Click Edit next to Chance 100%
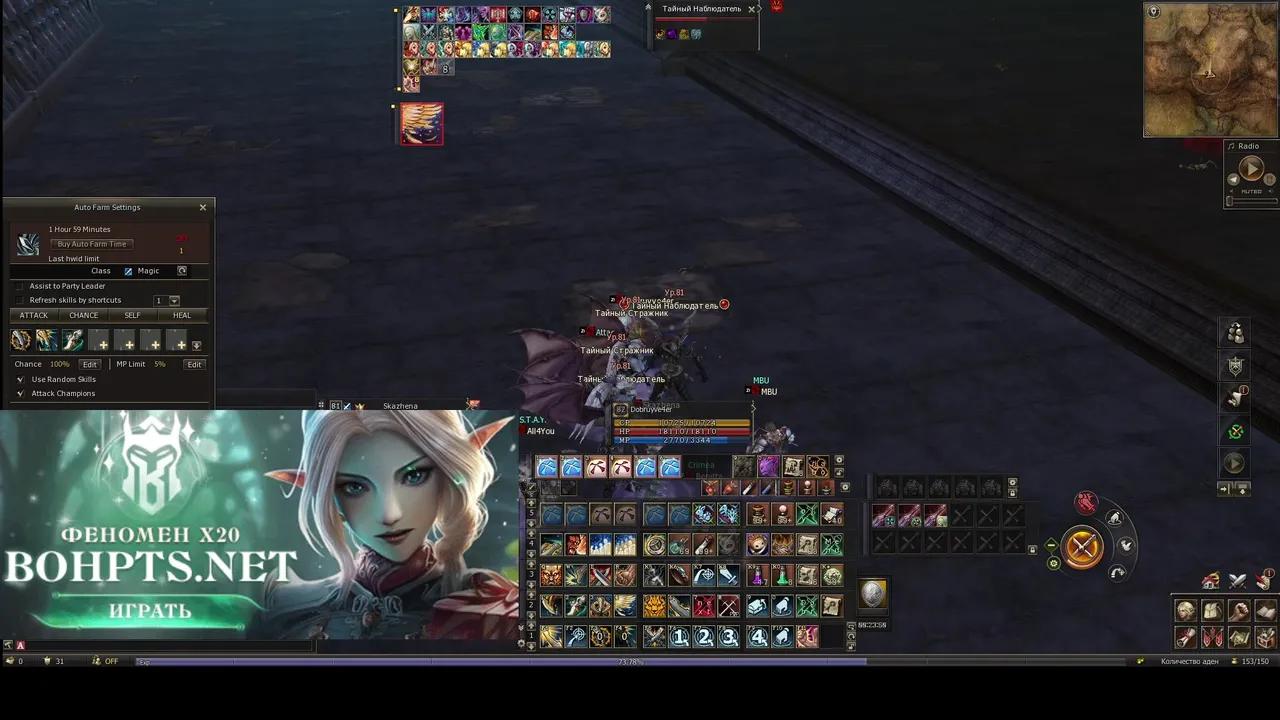 pyautogui.click(x=90, y=365)
